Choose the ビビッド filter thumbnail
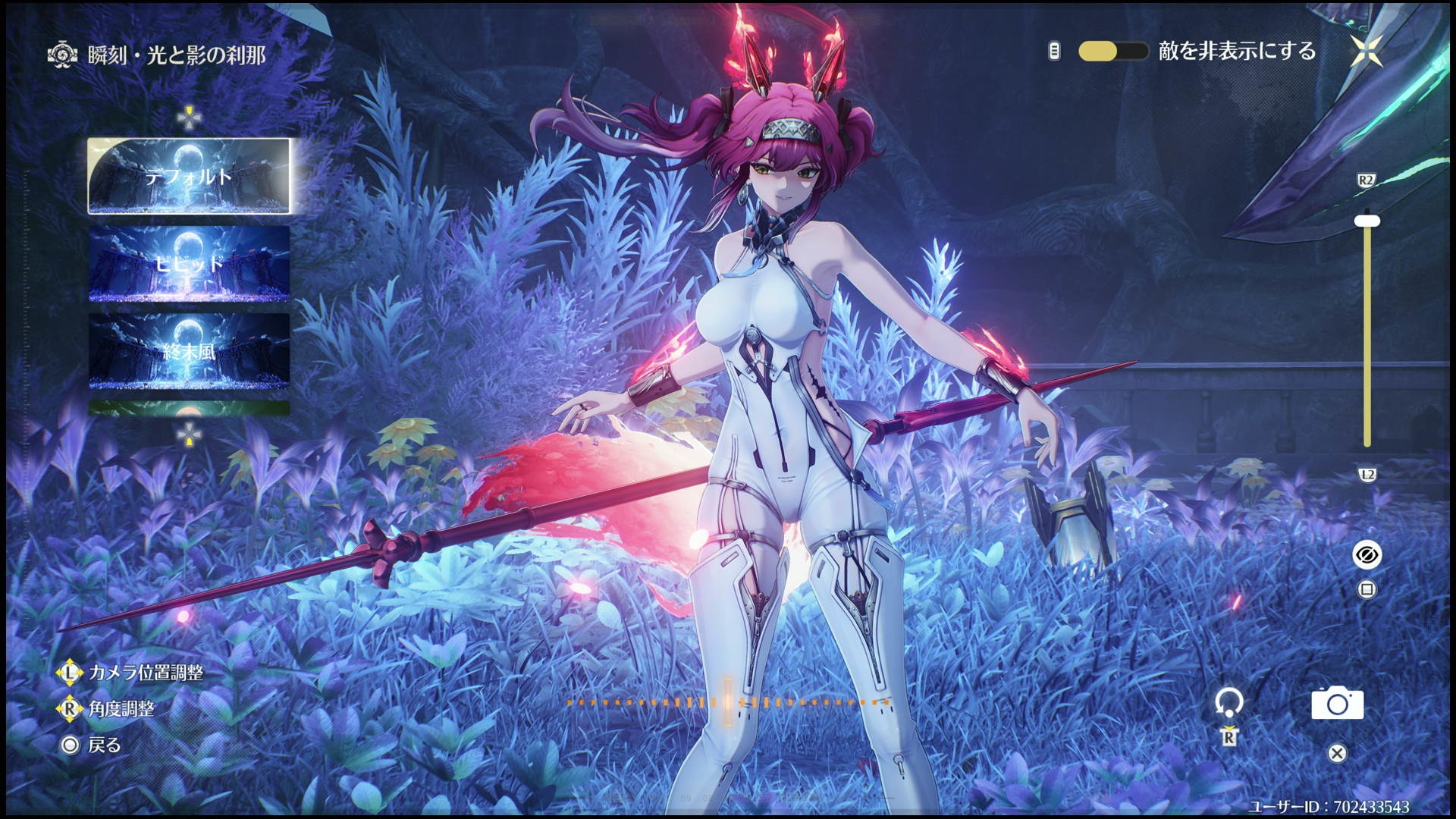Image resolution: width=1456 pixels, height=819 pixels. (189, 263)
